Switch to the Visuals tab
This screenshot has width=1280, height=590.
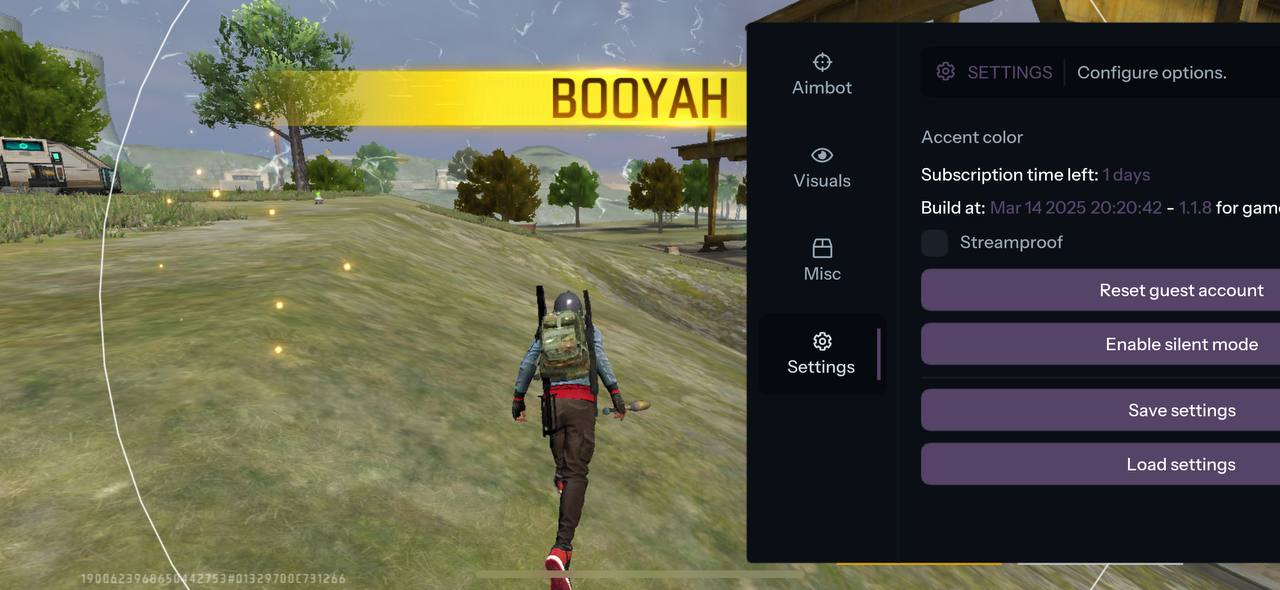pyautogui.click(x=822, y=168)
